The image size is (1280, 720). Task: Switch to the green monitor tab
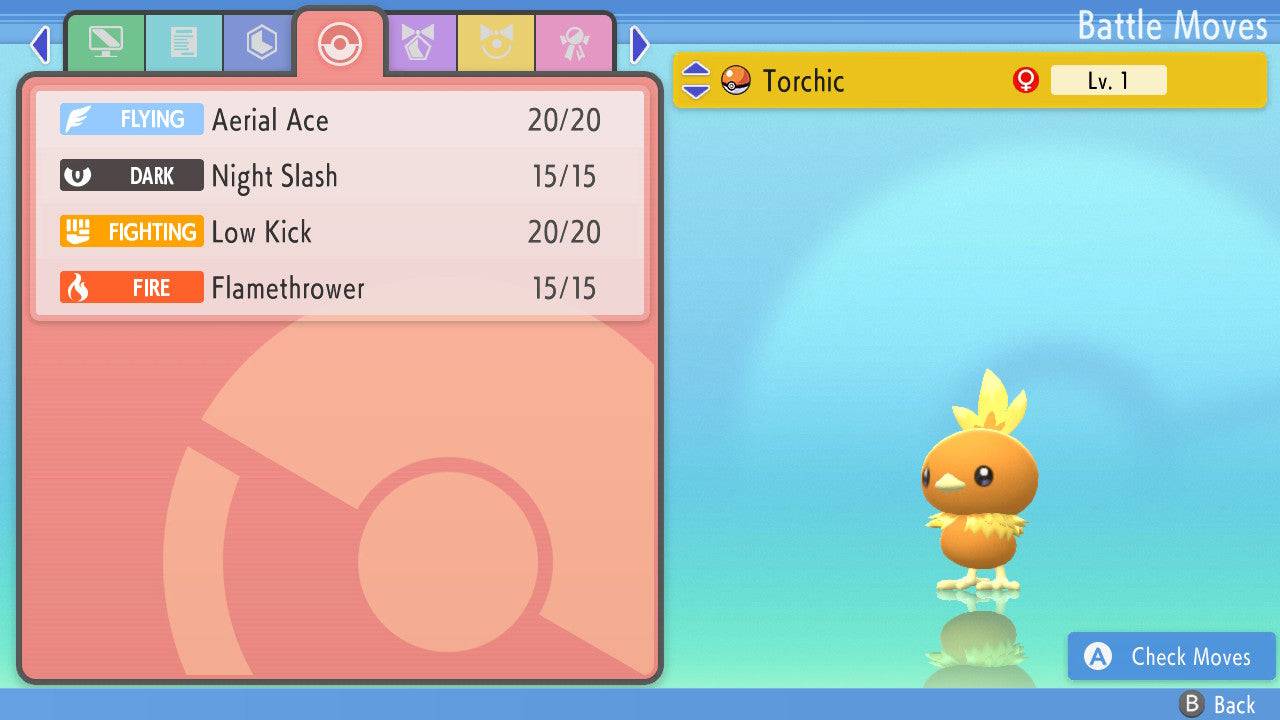coord(105,43)
